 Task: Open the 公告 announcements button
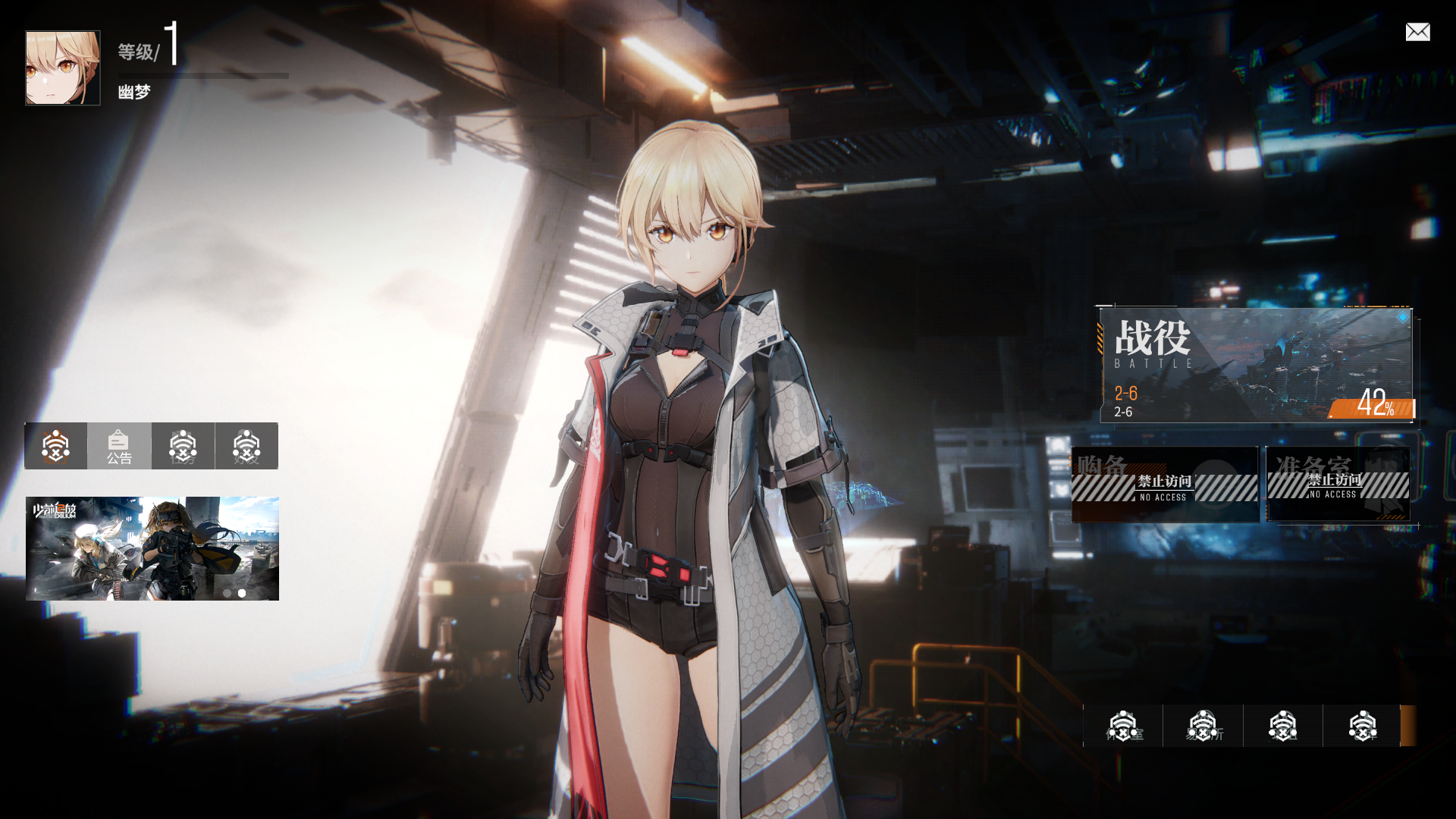point(119,446)
